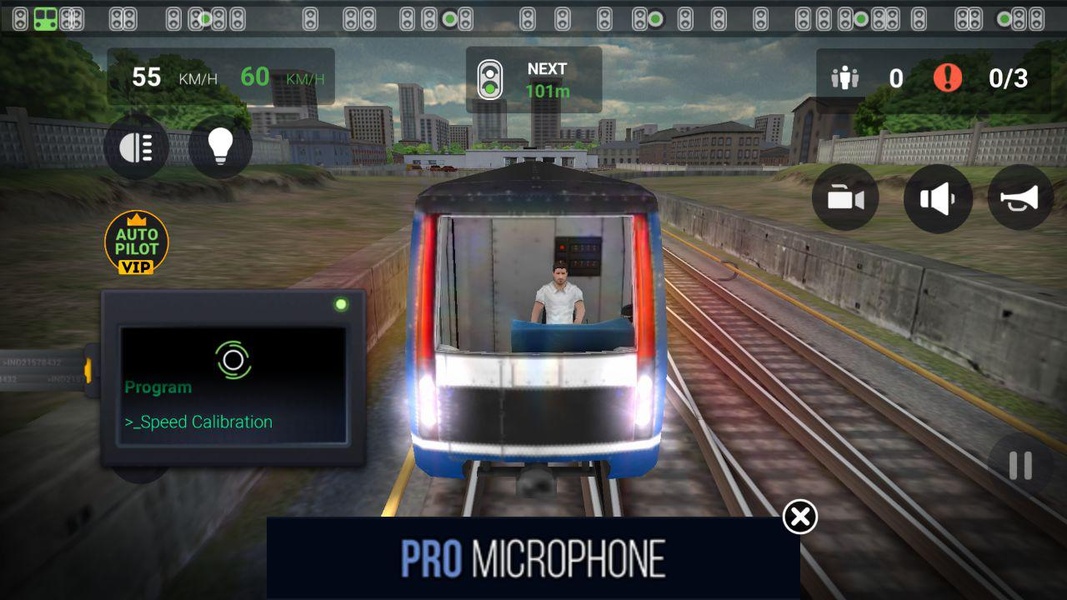1067x600 pixels.
Task: Tap the loudspeaker announcement button
Action: (x=937, y=198)
